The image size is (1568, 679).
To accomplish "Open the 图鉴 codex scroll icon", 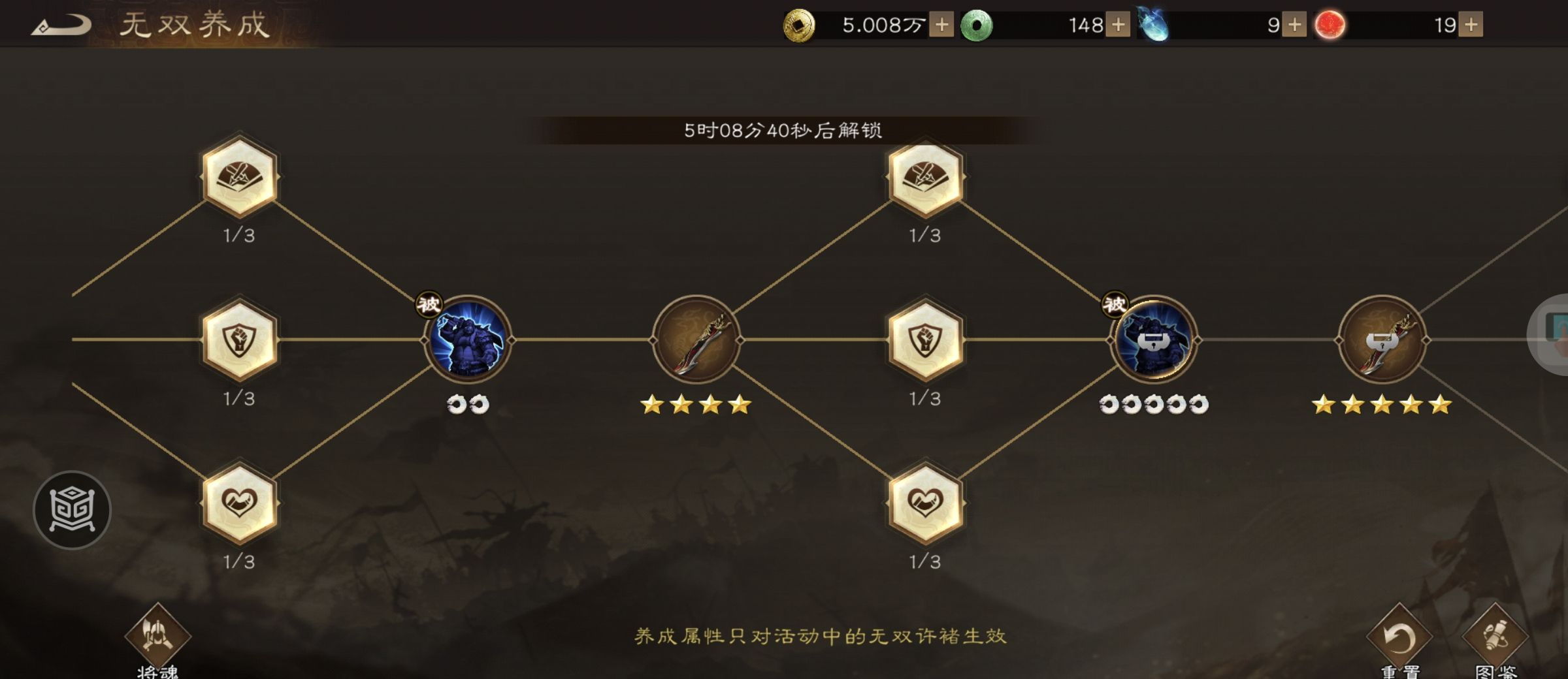I will [1496, 637].
